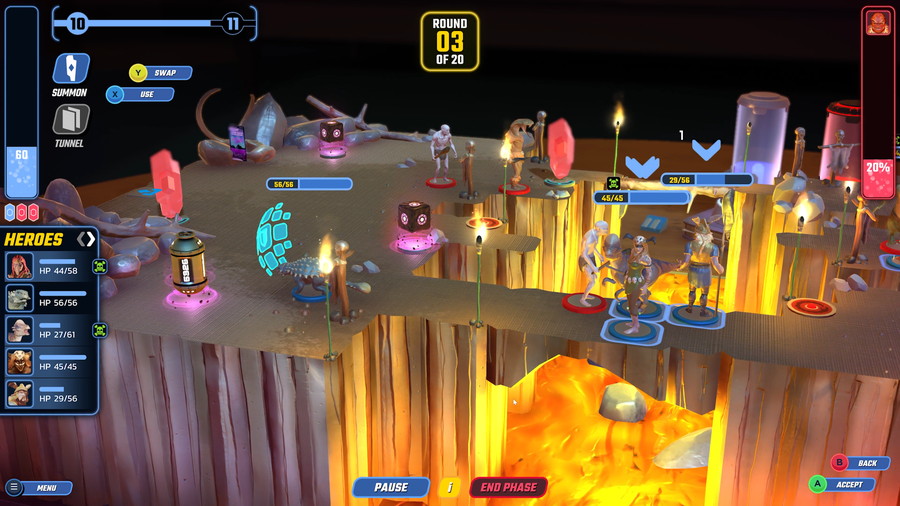Pause the game with the Pause button
This screenshot has width=900, height=506.
(391, 487)
